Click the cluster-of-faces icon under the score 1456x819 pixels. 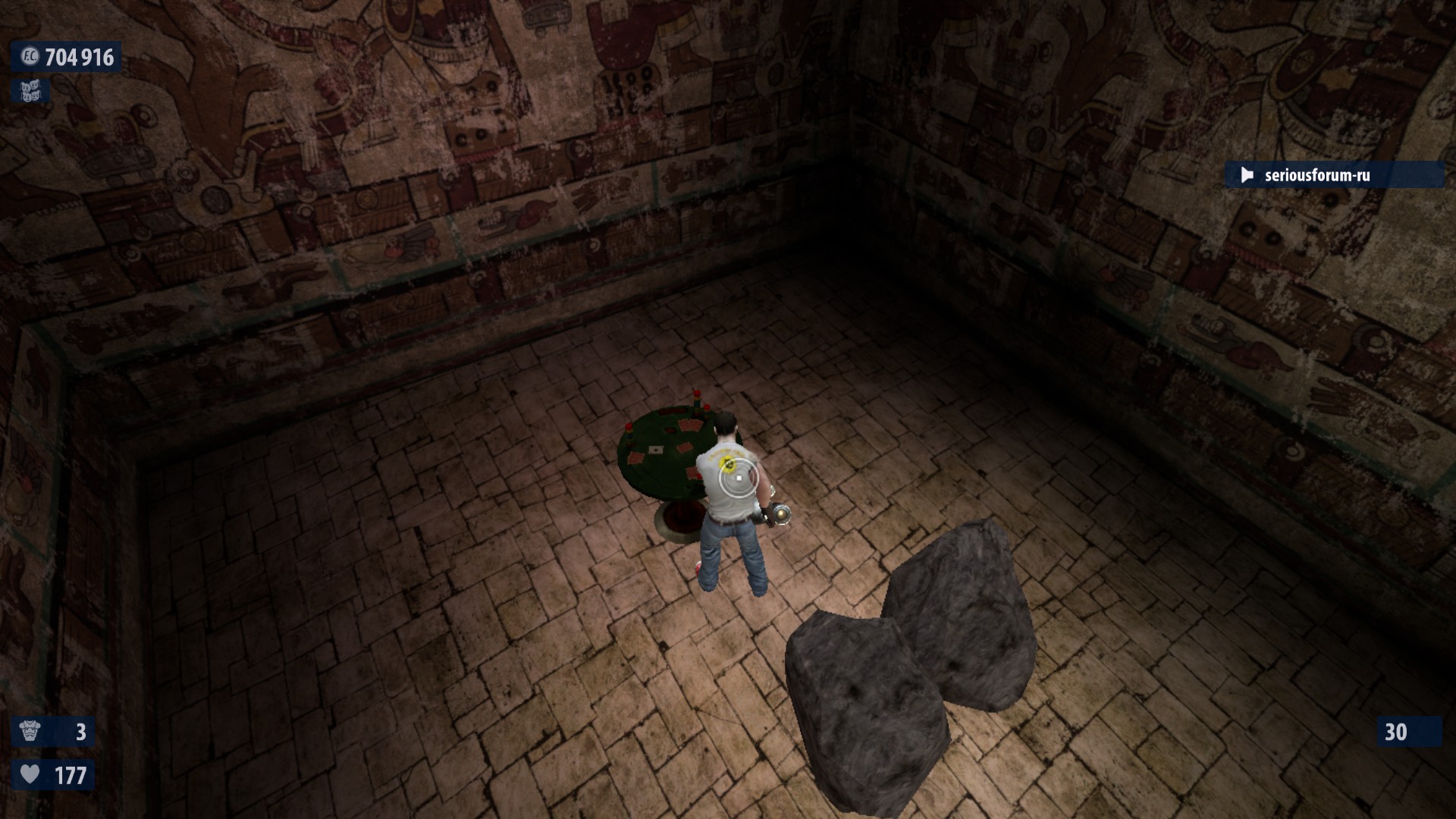(30, 92)
